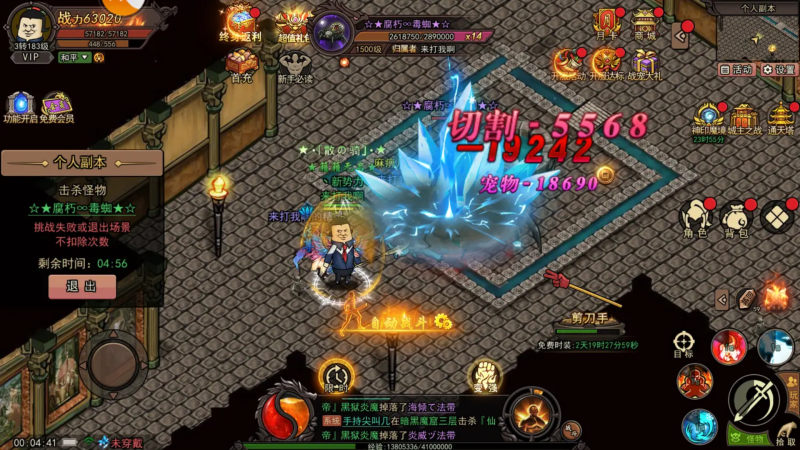The image size is (800, 450).
Task: Open the 商城 shop icon
Action: (x=645, y=22)
